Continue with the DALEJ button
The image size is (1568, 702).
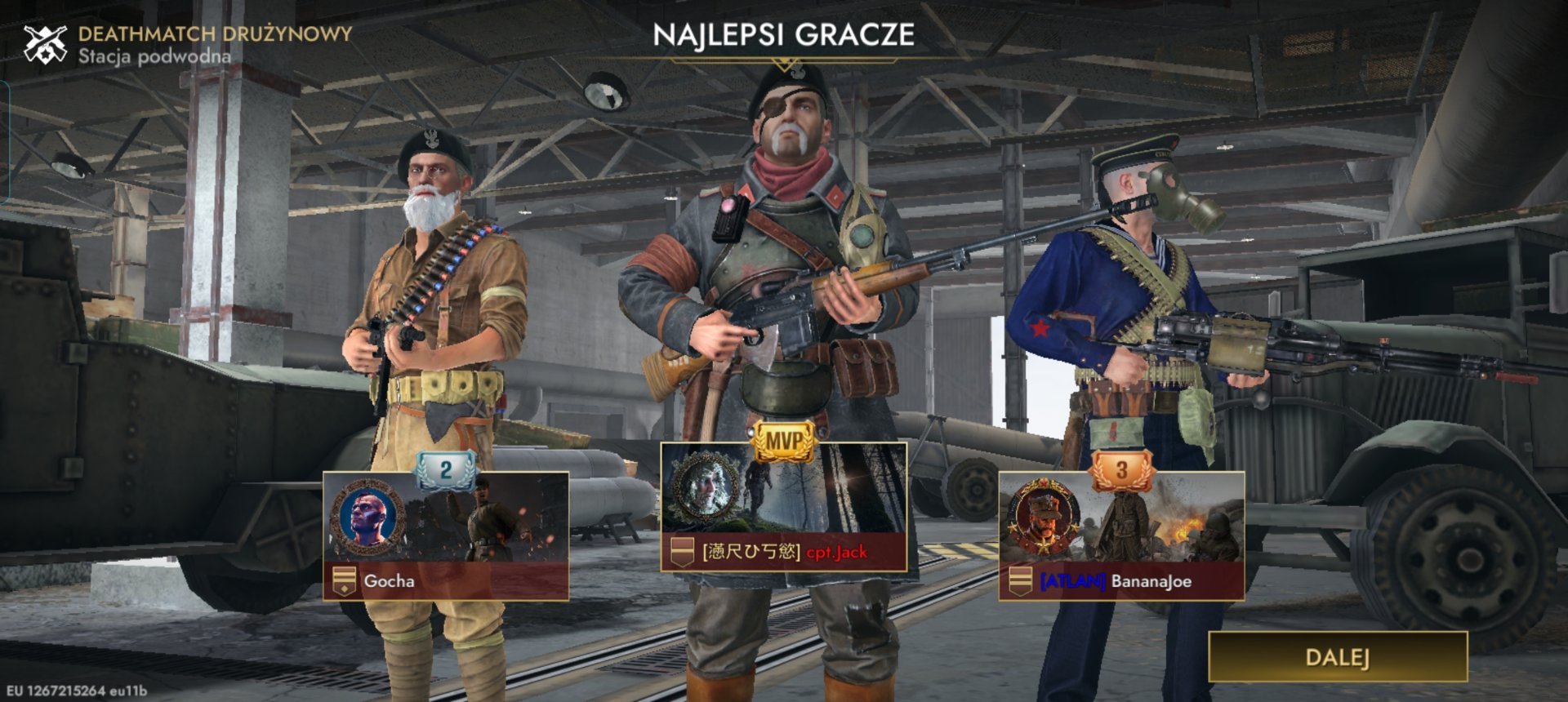(1337, 657)
